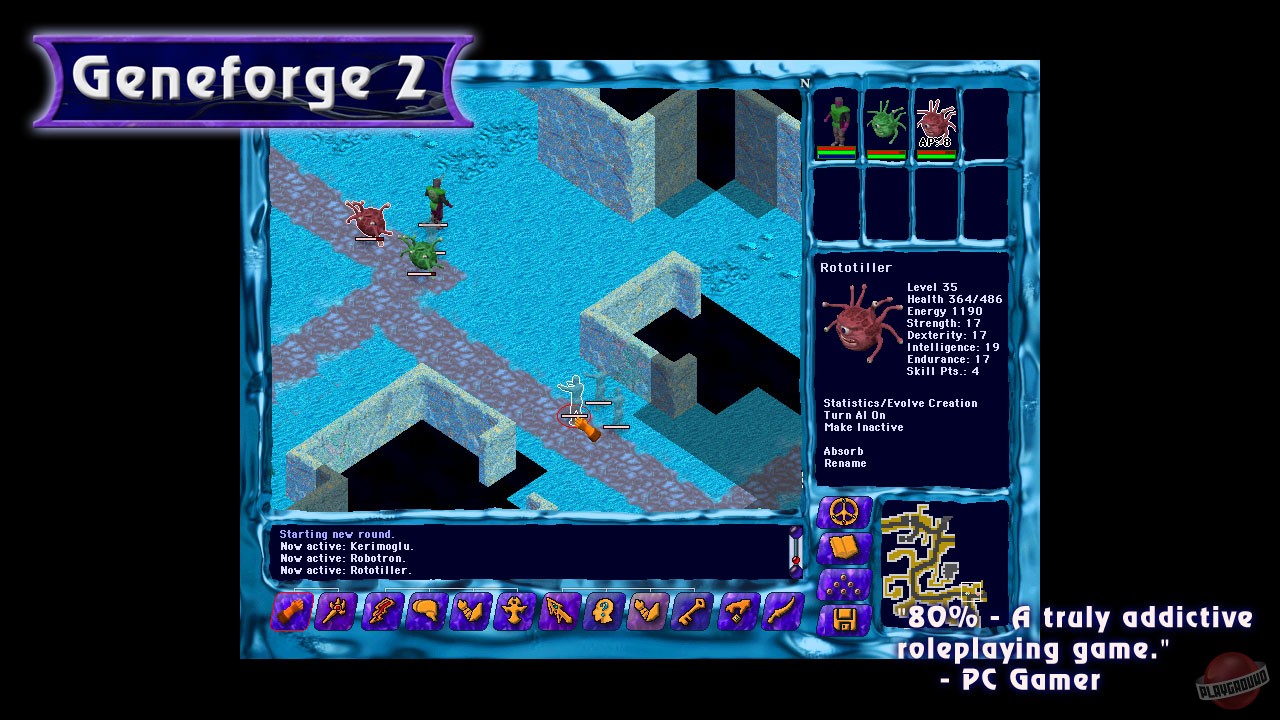Click the orbs icon above the save button
Image resolution: width=1280 pixels, height=720 pixels.
click(843, 583)
